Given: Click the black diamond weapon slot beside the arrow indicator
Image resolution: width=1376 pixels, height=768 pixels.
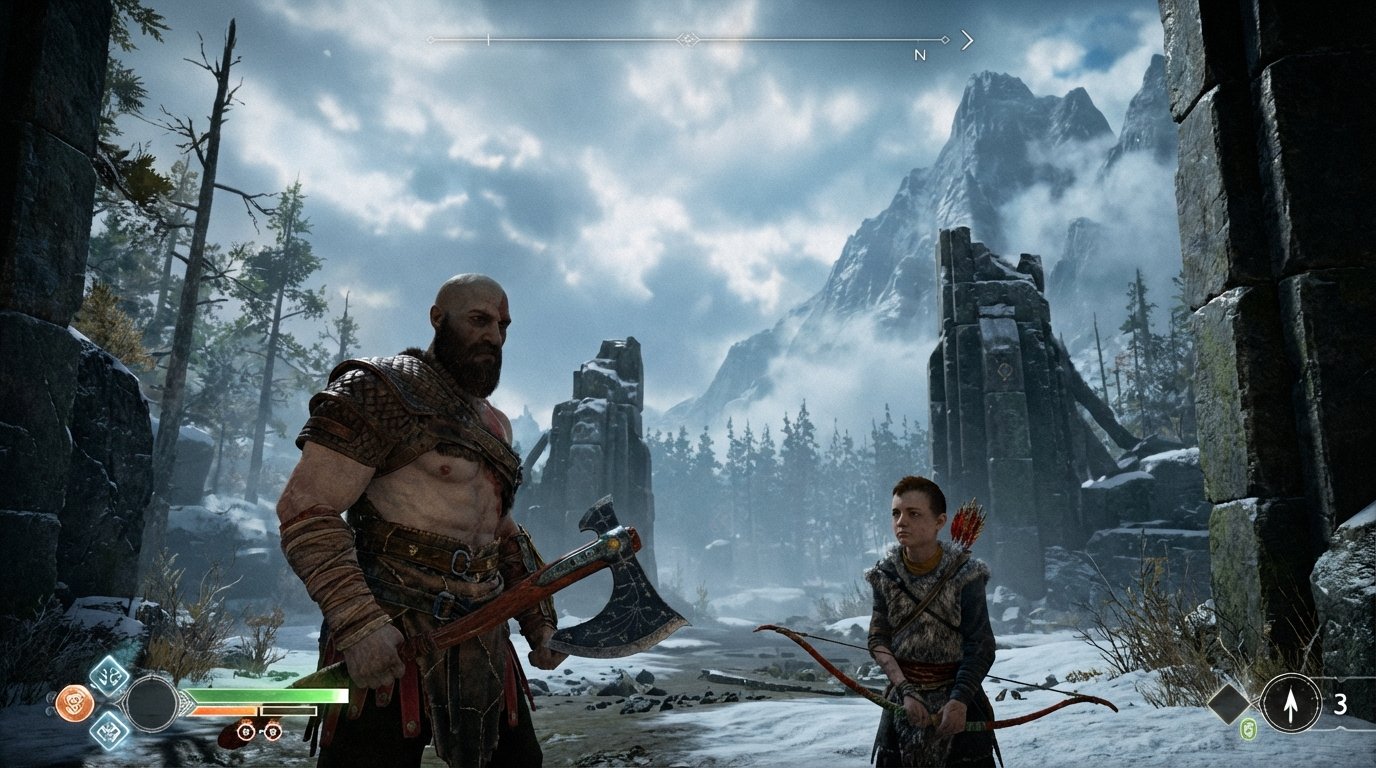Looking at the screenshot, I should click(x=1228, y=704).
